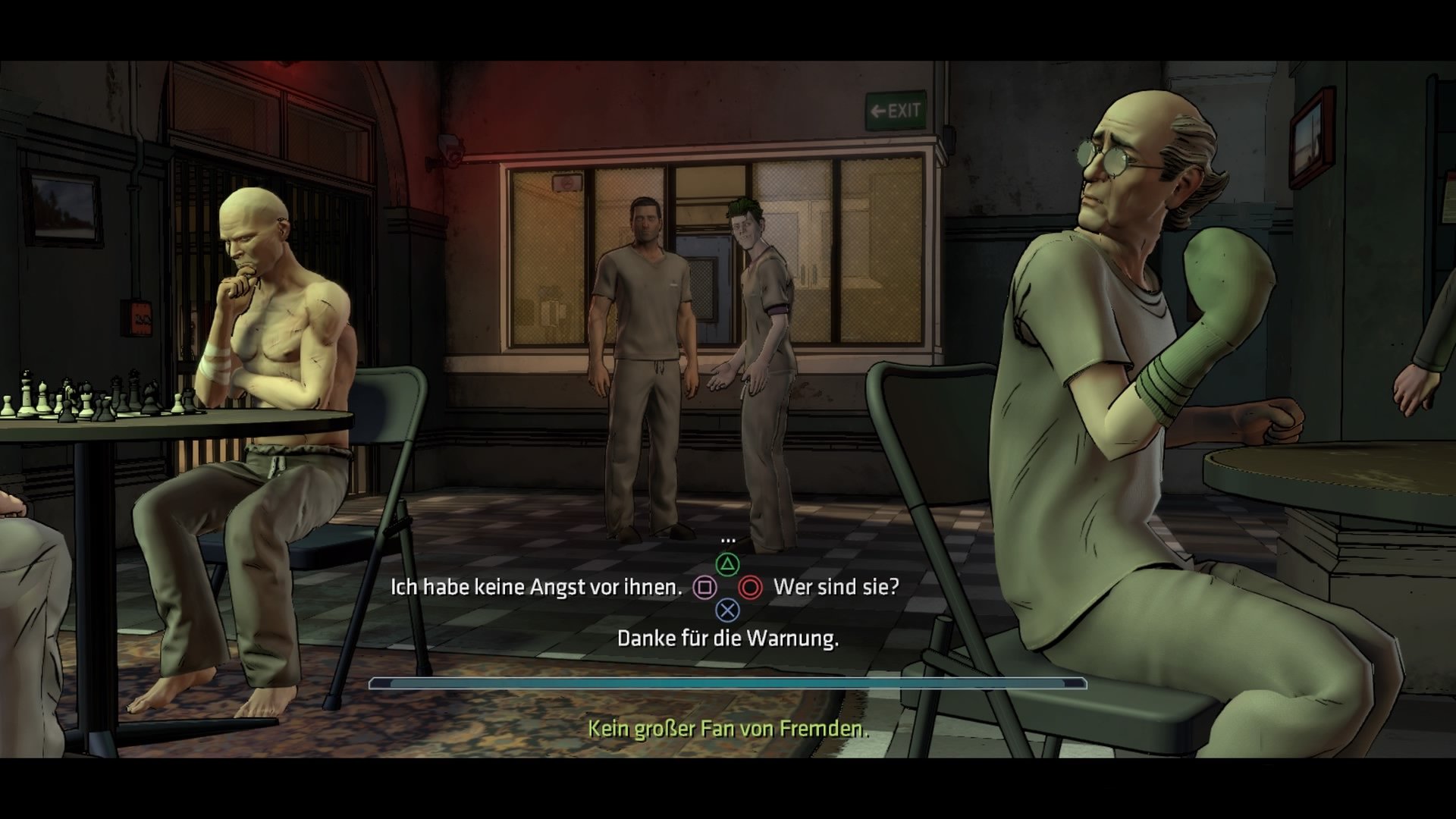Select the Square button icon
This screenshot has height=819, width=1456.
(x=705, y=587)
